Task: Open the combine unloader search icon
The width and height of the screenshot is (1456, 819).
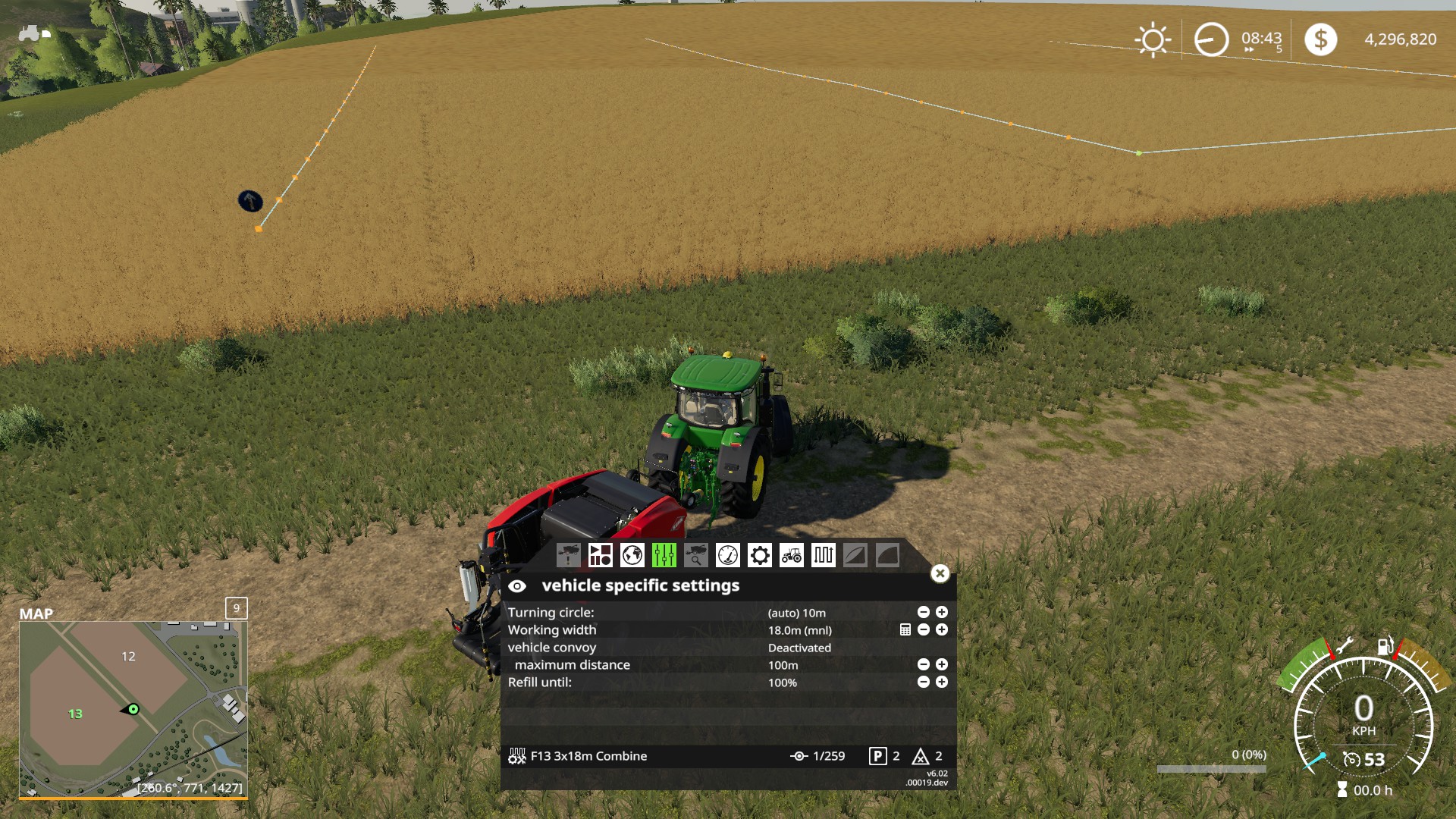Action: point(695,555)
